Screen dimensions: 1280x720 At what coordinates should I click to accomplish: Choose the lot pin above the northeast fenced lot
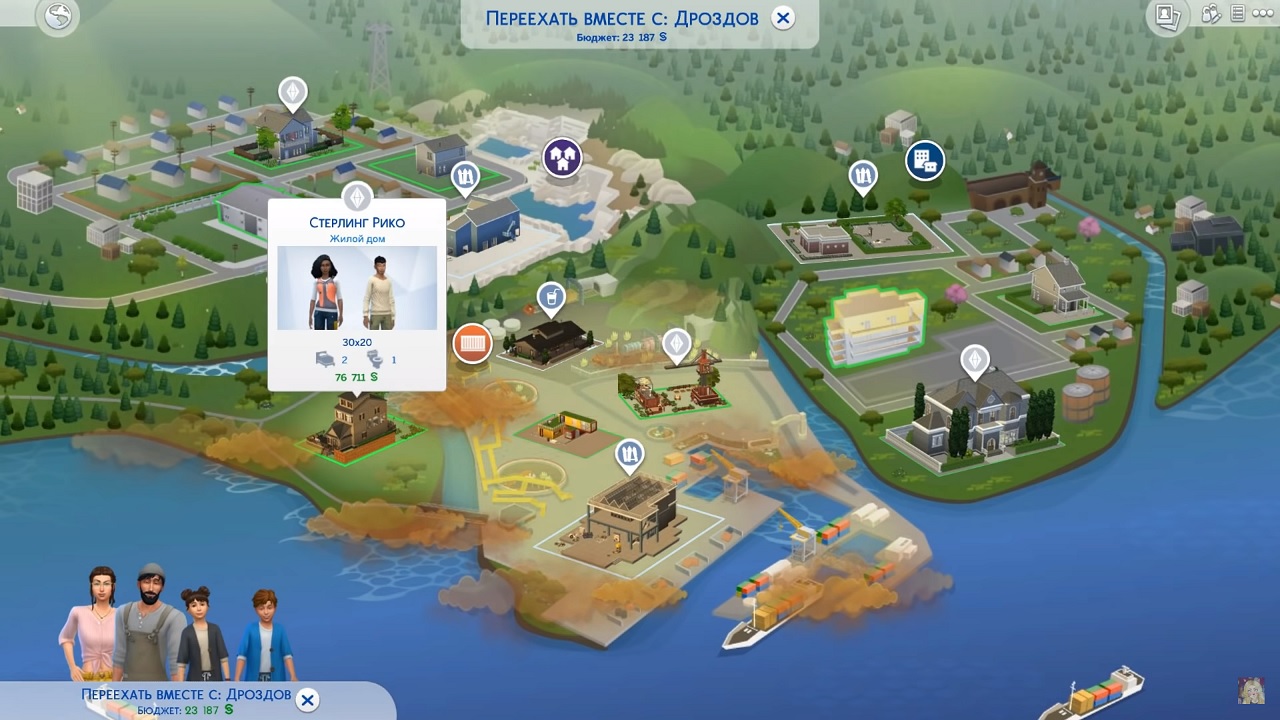coord(863,177)
